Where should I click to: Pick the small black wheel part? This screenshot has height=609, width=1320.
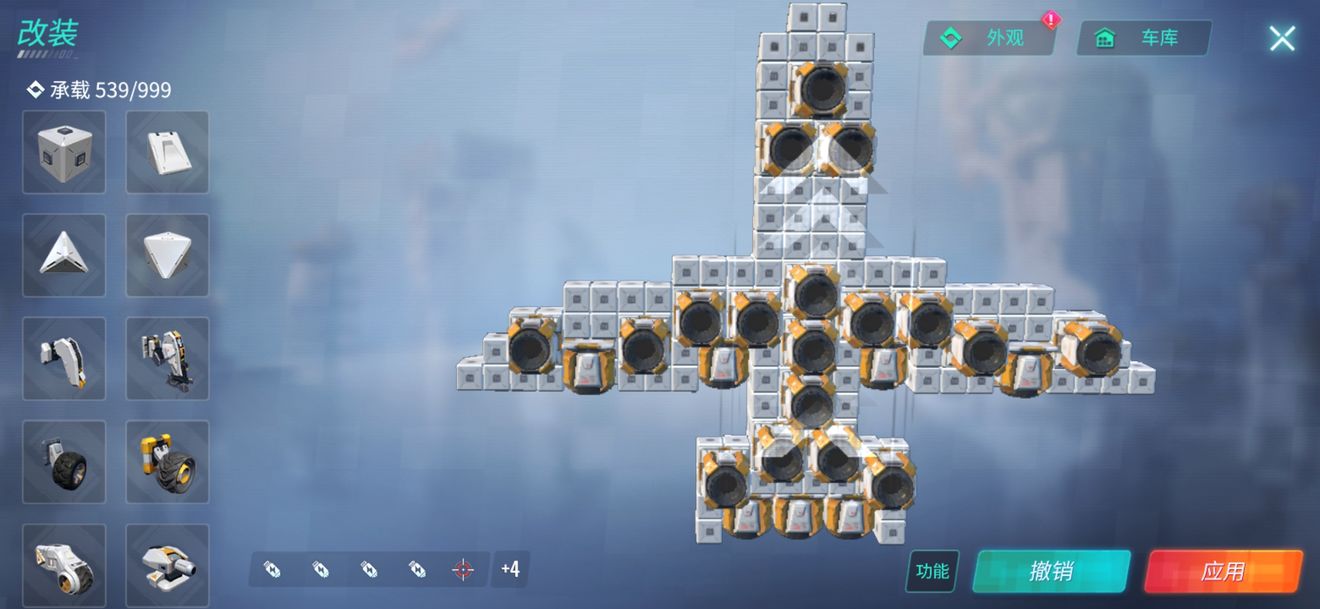coord(64,461)
